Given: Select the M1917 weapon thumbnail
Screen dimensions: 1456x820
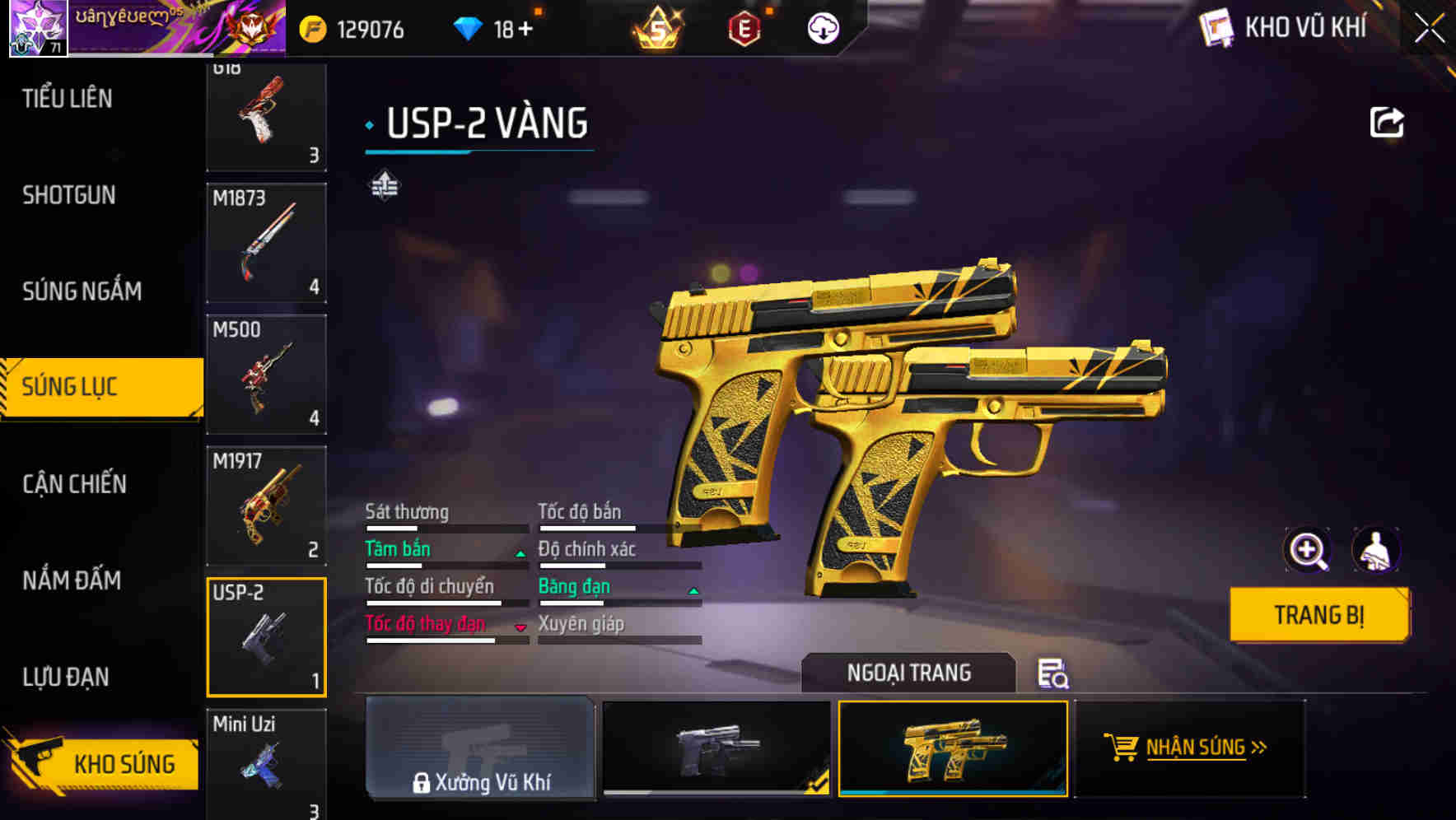Looking at the screenshot, I should coord(266,503).
